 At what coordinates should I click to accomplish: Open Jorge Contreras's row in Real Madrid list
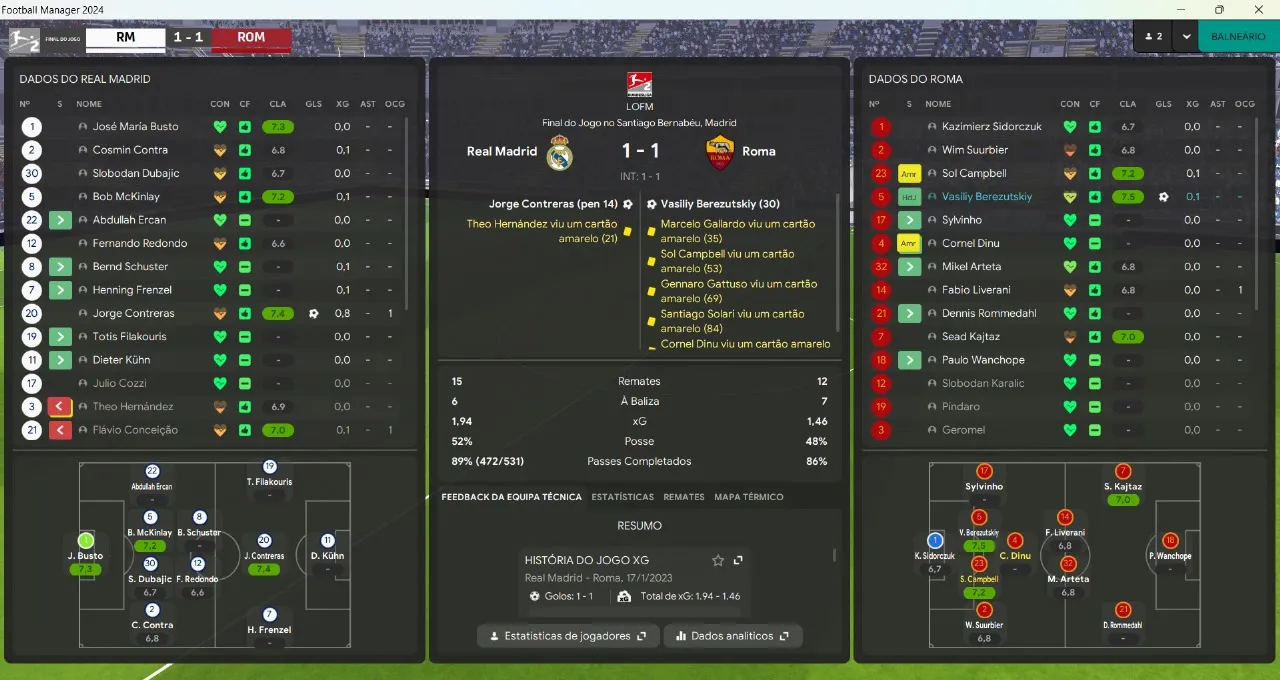pos(133,313)
